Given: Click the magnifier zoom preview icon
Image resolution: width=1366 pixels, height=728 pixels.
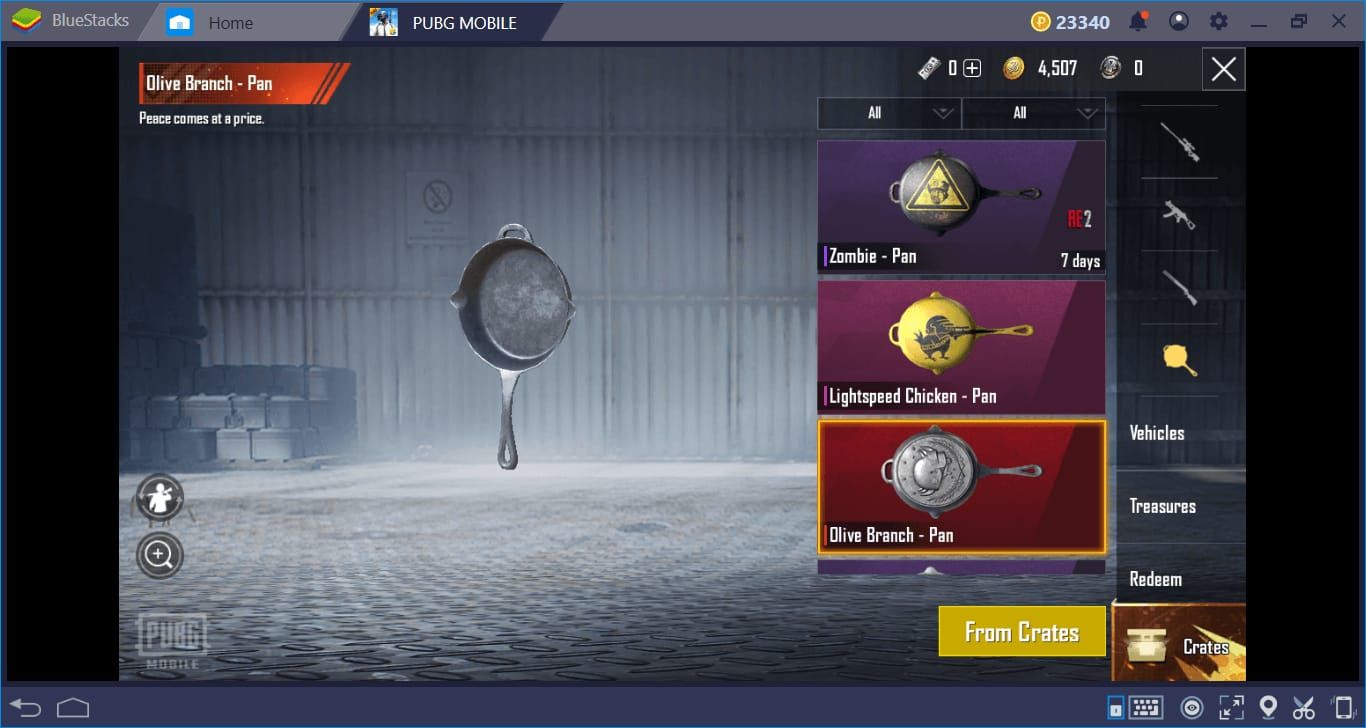Looking at the screenshot, I should (159, 554).
